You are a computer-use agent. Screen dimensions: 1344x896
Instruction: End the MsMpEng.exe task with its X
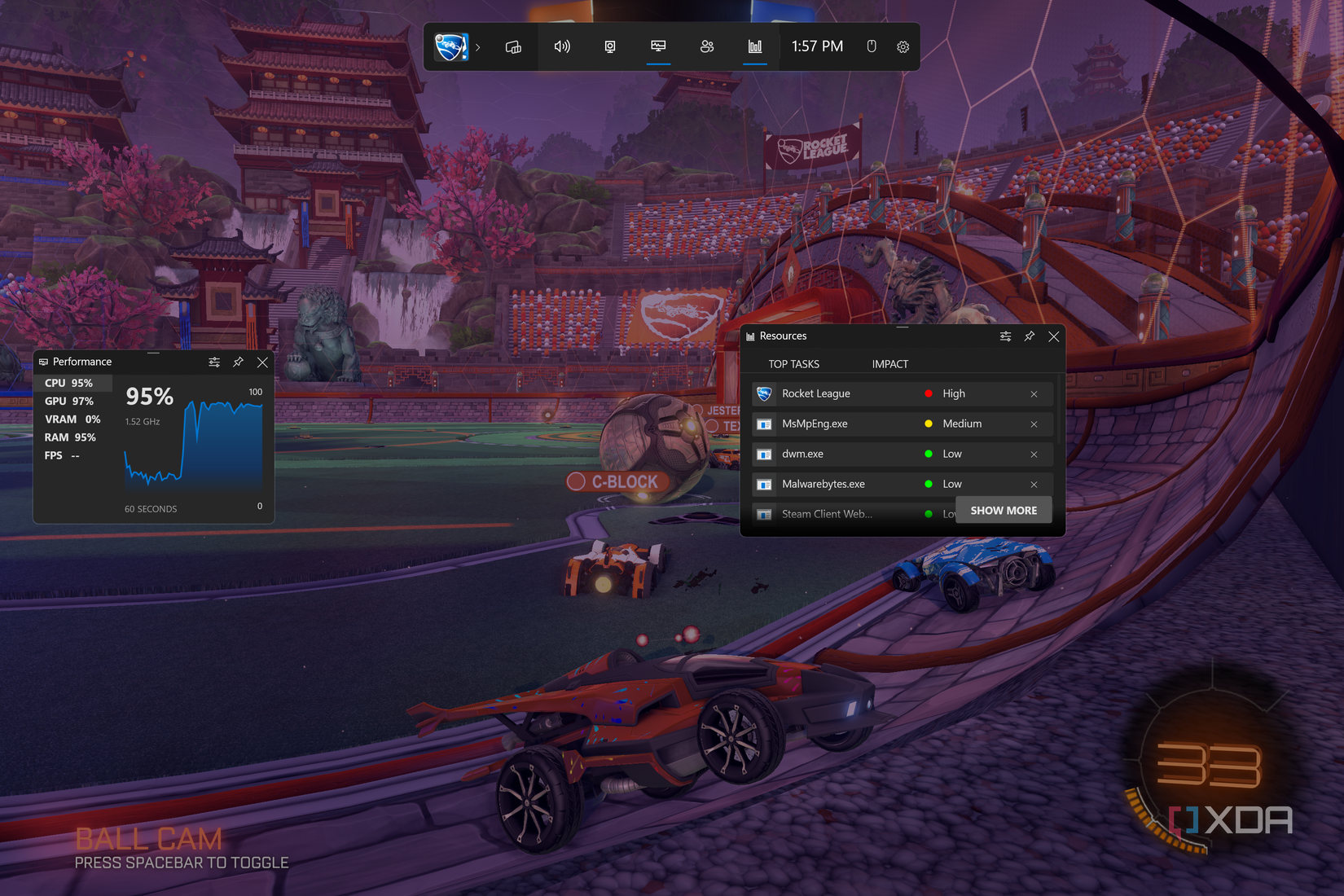(1034, 424)
